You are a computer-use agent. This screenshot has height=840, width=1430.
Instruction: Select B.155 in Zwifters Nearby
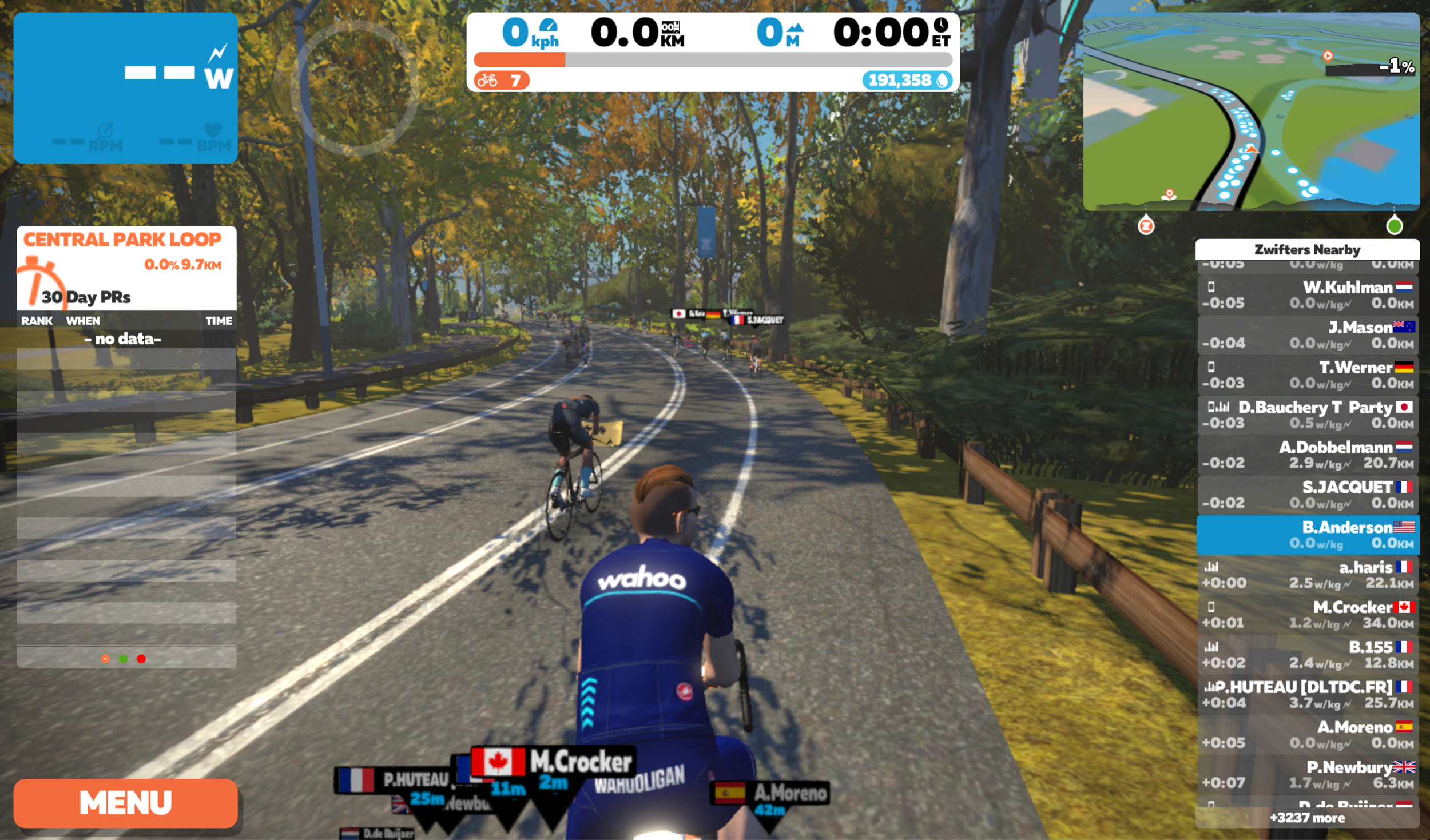[1308, 655]
